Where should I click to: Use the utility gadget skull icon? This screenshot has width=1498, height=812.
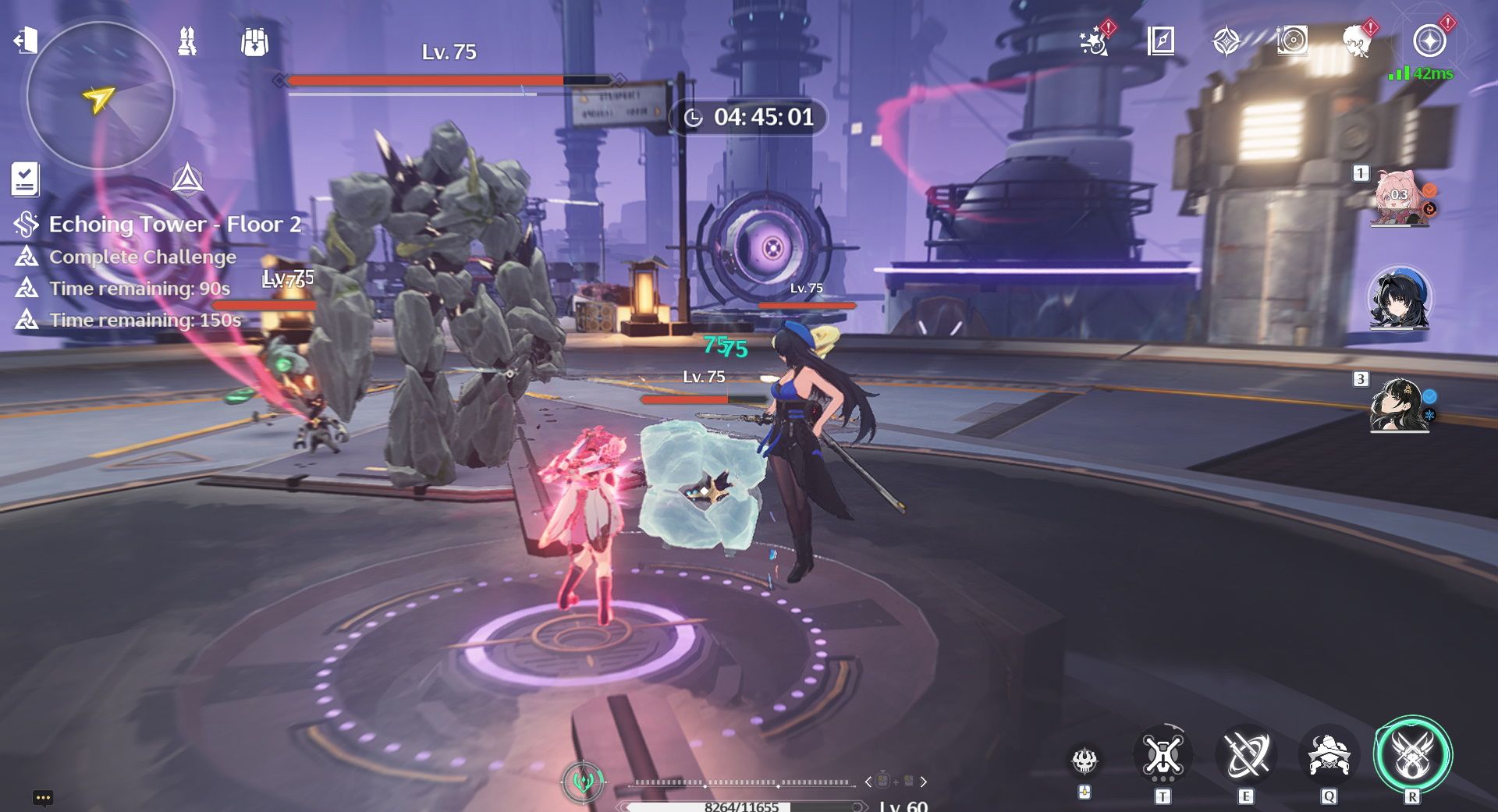pyautogui.click(x=1084, y=760)
